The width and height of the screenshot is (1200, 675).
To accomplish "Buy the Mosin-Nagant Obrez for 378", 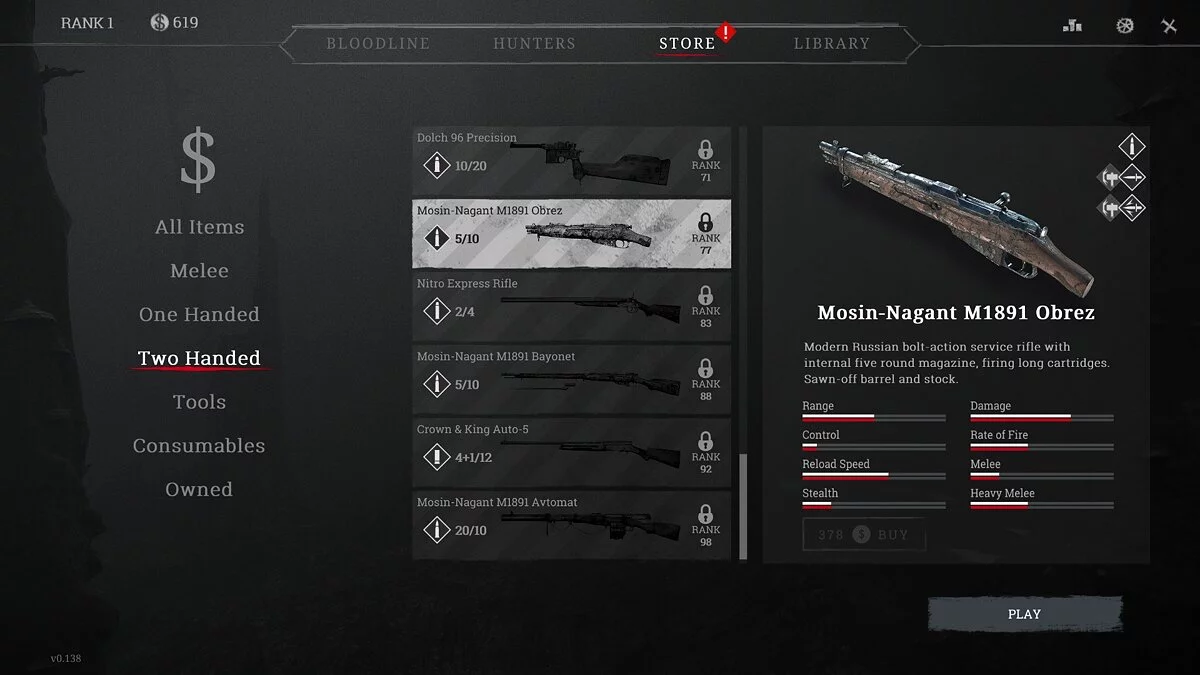I will pyautogui.click(x=864, y=535).
